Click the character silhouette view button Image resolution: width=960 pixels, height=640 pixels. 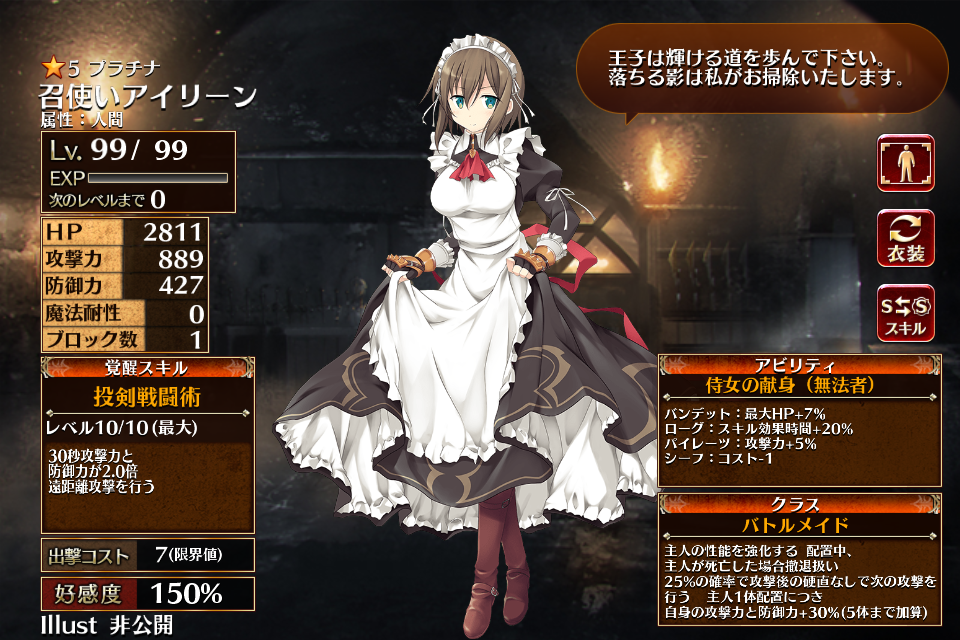(905, 163)
